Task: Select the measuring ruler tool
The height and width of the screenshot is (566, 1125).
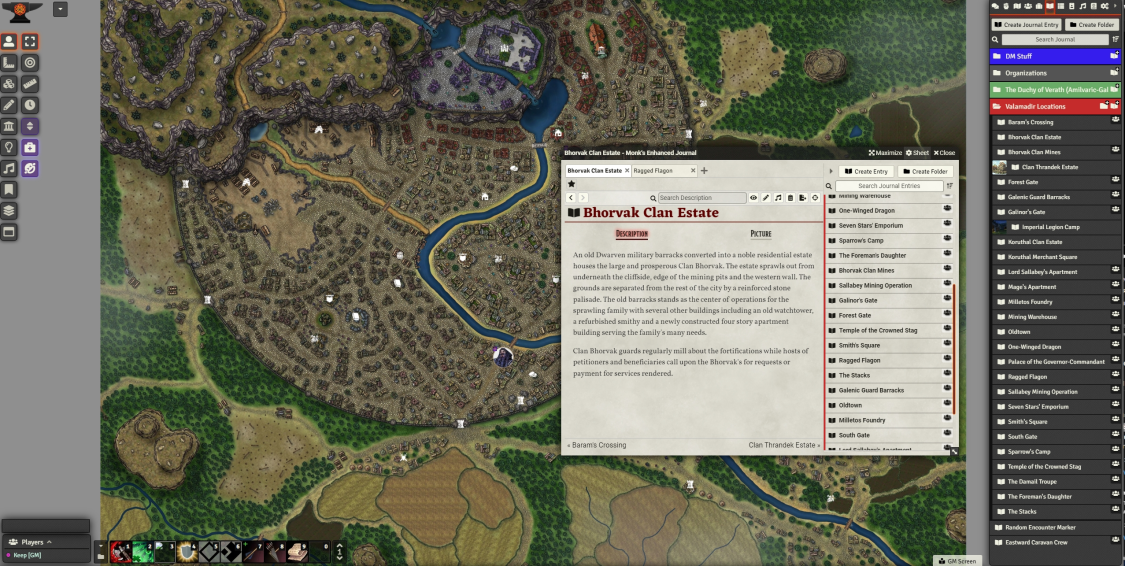Action: click(x=30, y=83)
